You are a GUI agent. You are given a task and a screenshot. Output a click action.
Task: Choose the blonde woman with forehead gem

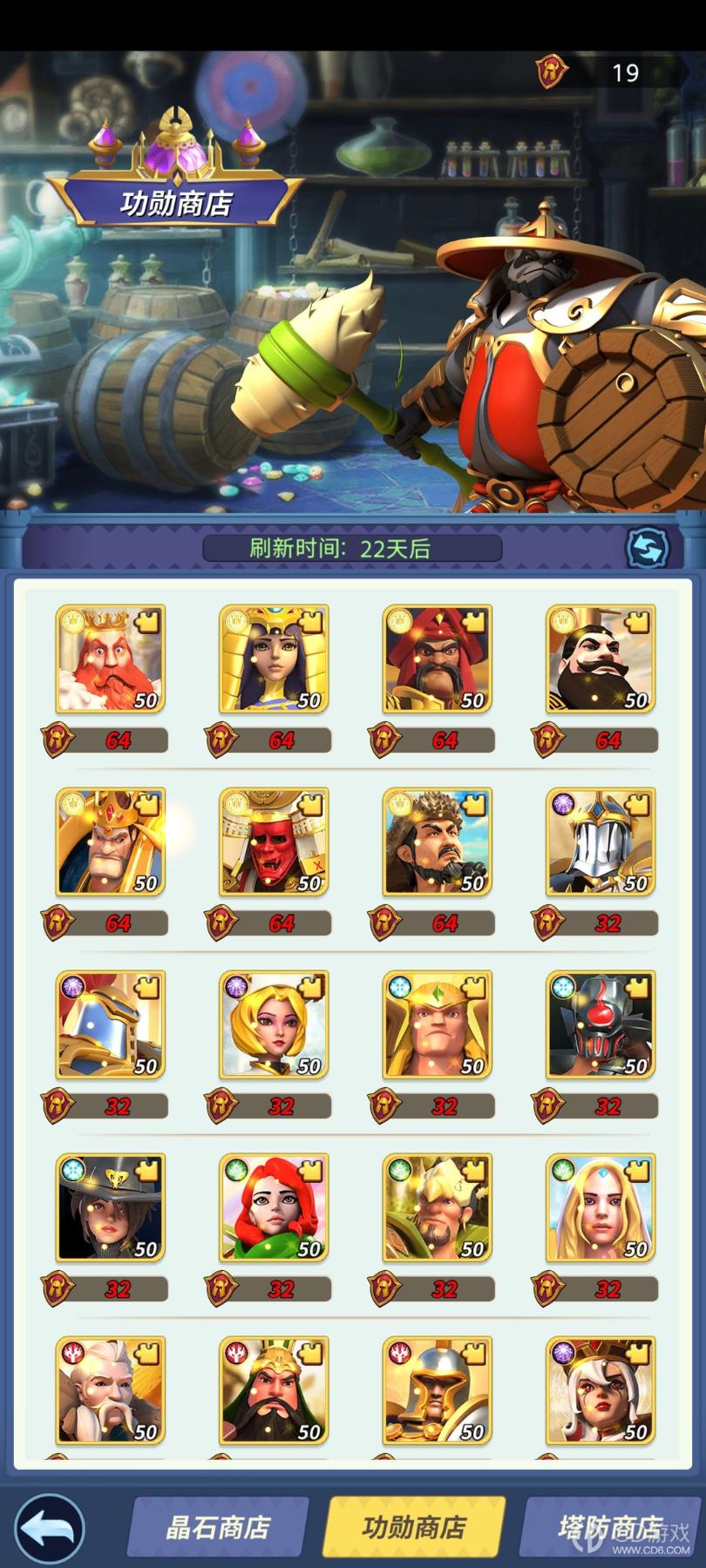click(x=601, y=1207)
